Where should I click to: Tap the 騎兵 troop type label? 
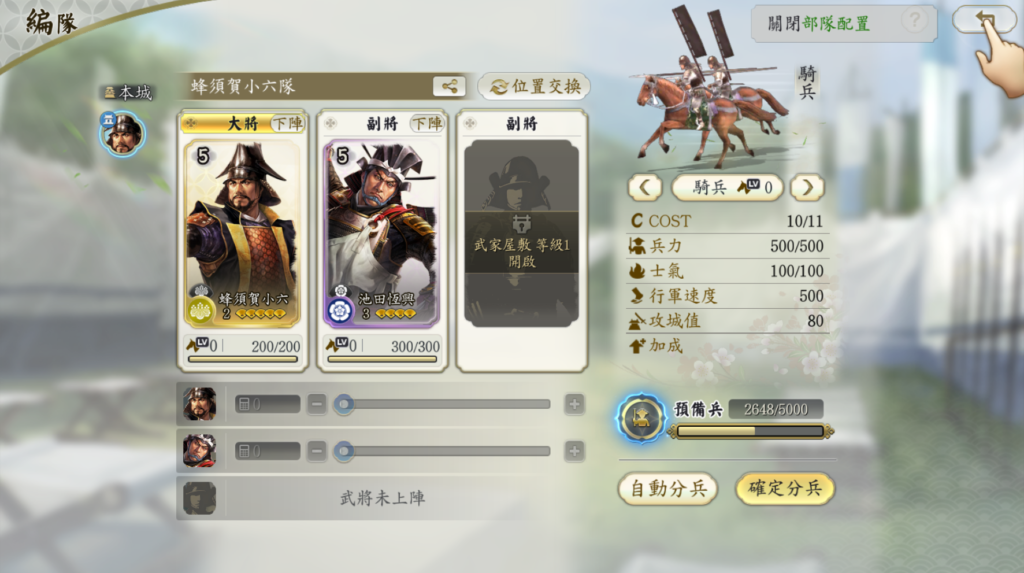(x=726, y=187)
